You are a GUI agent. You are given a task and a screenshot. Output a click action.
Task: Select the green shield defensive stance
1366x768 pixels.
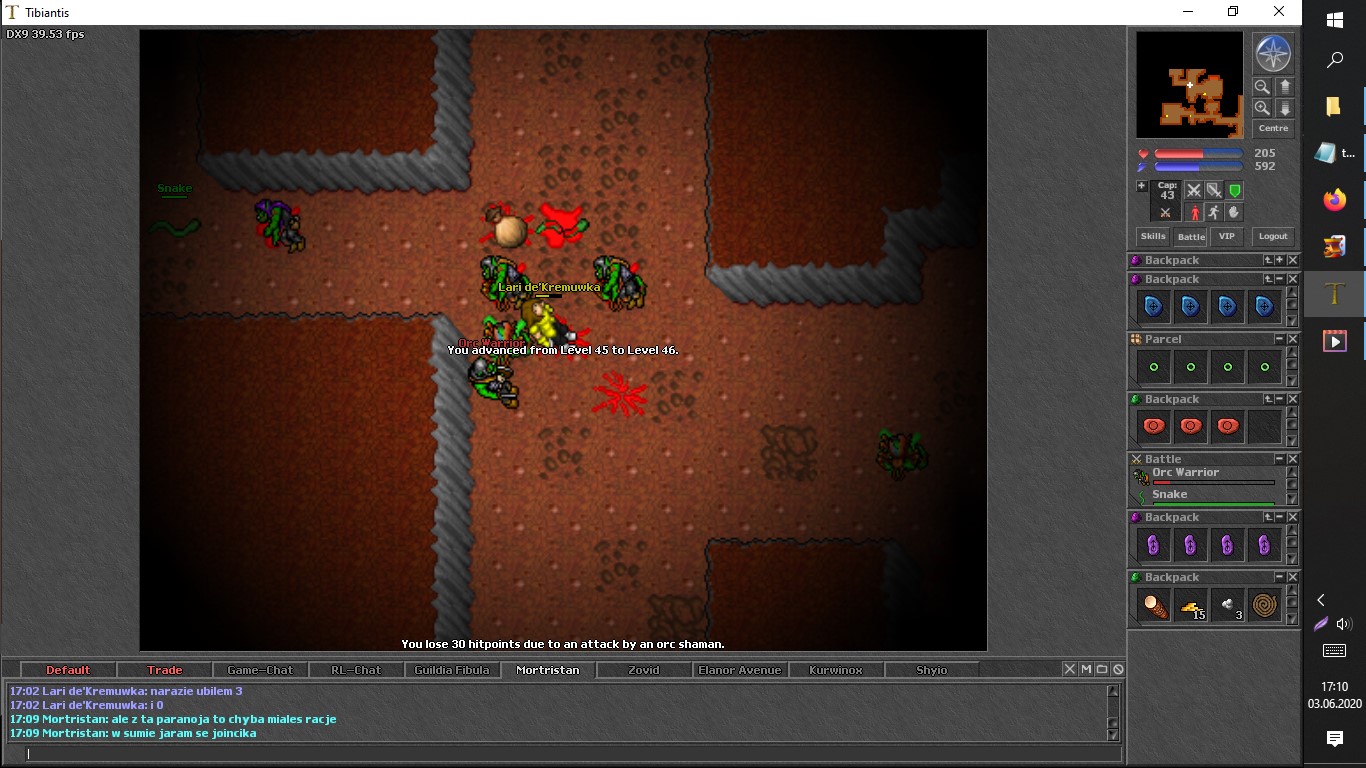click(1235, 190)
